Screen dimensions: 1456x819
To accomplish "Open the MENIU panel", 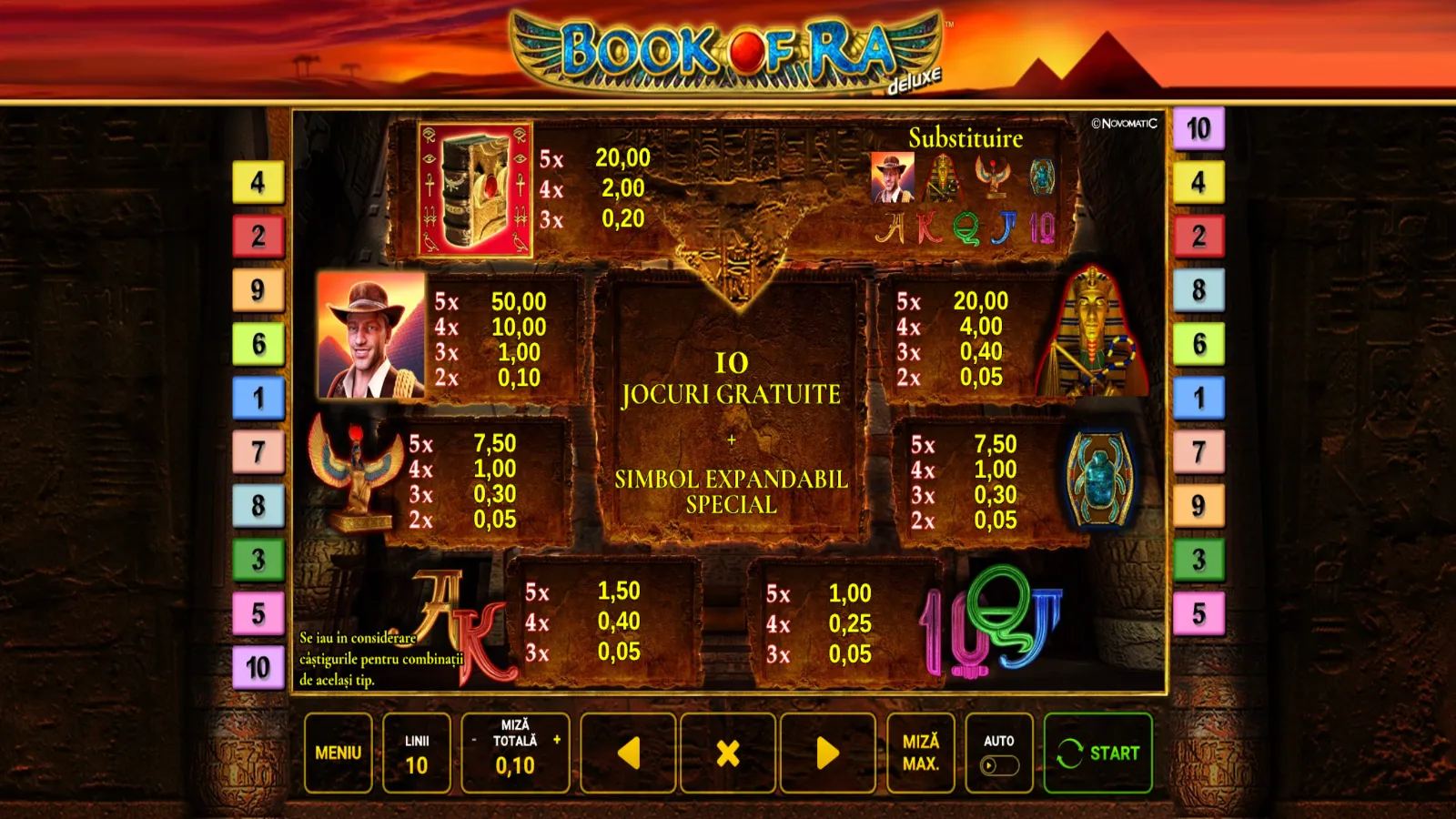I will (x=337, y=753).
